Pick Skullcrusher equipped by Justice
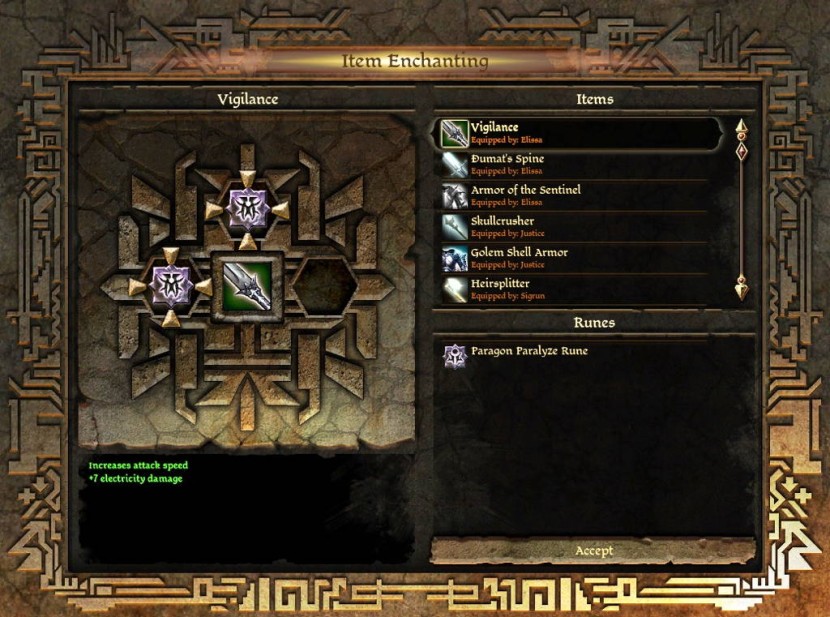Viewport: 830px width, 617px height. (580, 226)
